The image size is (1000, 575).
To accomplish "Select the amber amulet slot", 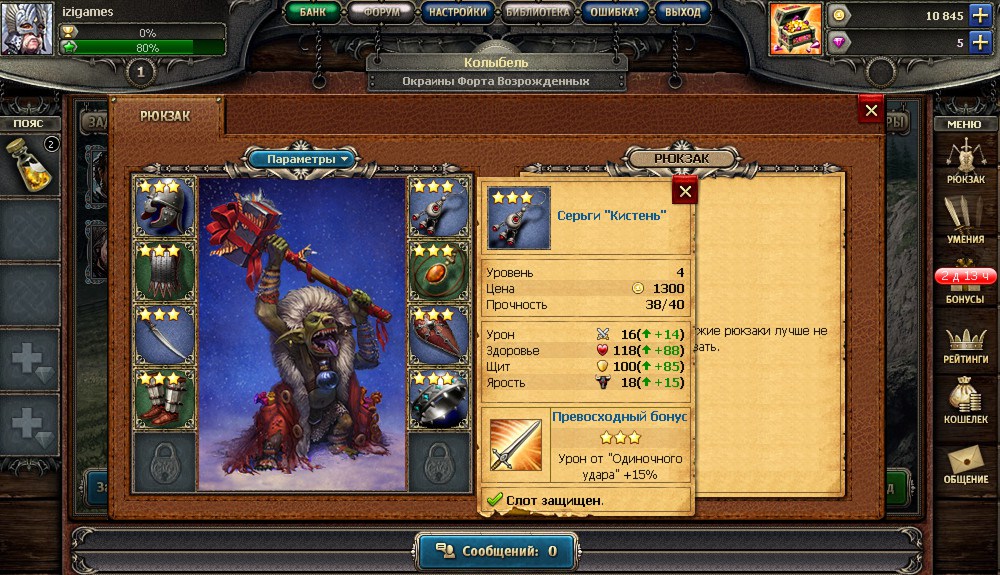I will pos(438,271).
